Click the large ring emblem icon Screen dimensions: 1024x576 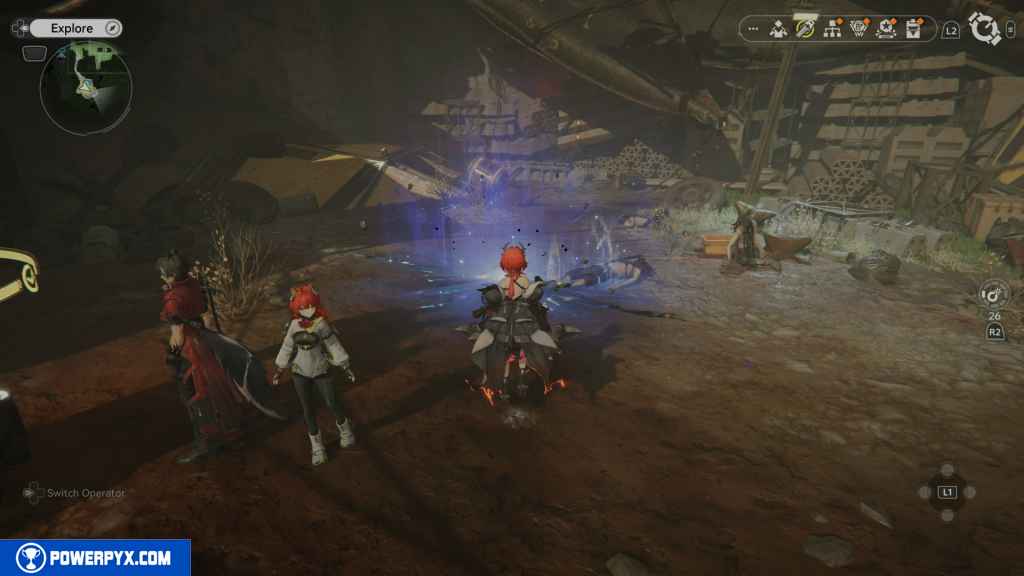click(985, 28)
